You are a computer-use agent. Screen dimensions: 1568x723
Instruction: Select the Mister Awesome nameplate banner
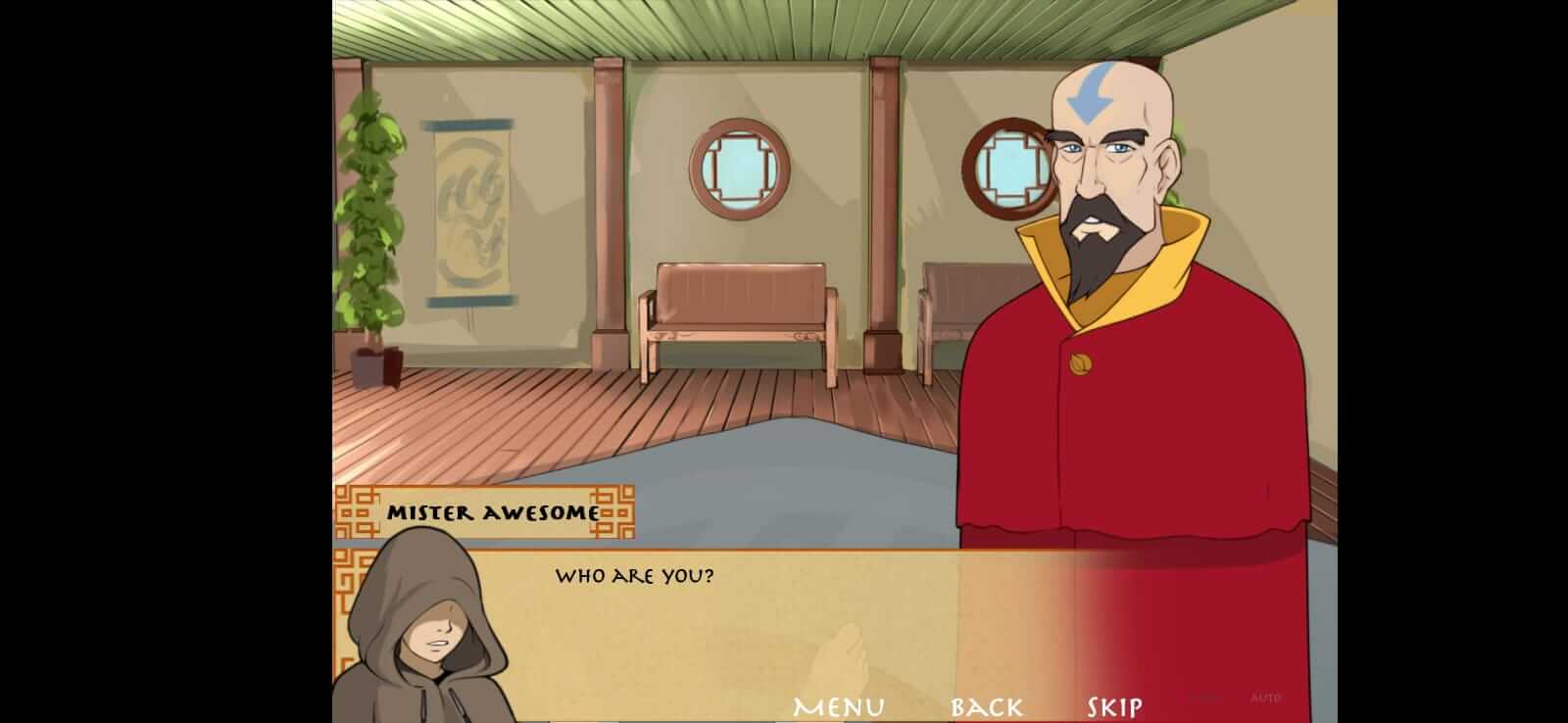(493, 510)
